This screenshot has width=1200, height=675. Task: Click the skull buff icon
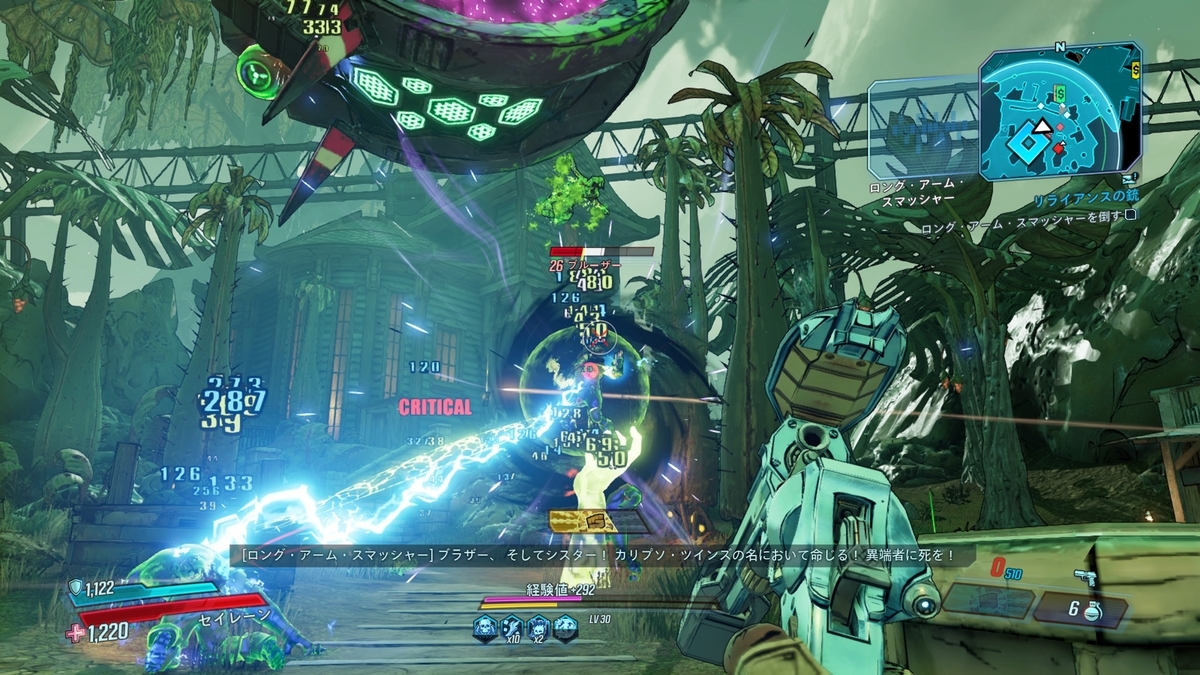click(x=485, y=627)
